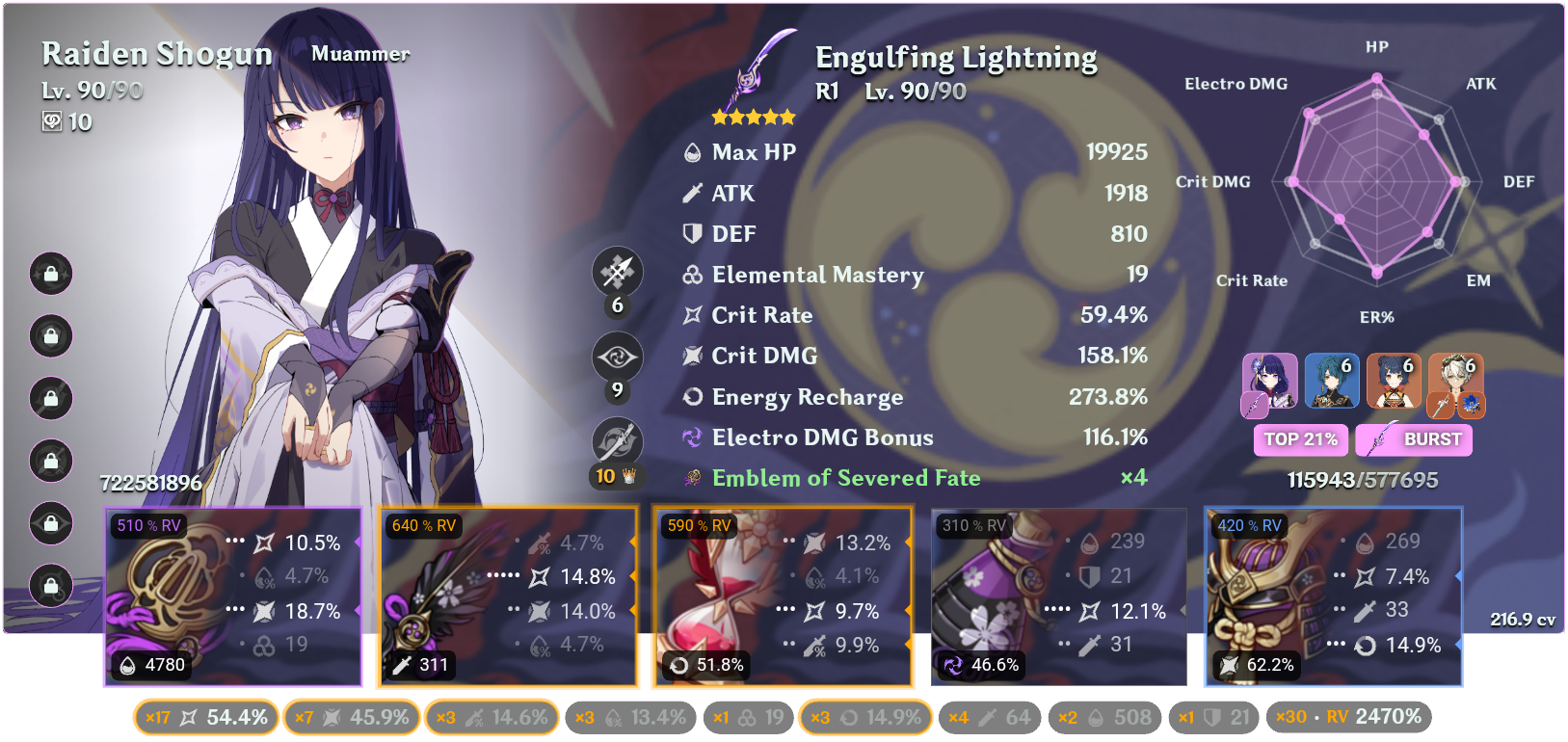Screen dimensions: 1568x742
Task: Unlock the third padlock in the left column
Action: 50,400
